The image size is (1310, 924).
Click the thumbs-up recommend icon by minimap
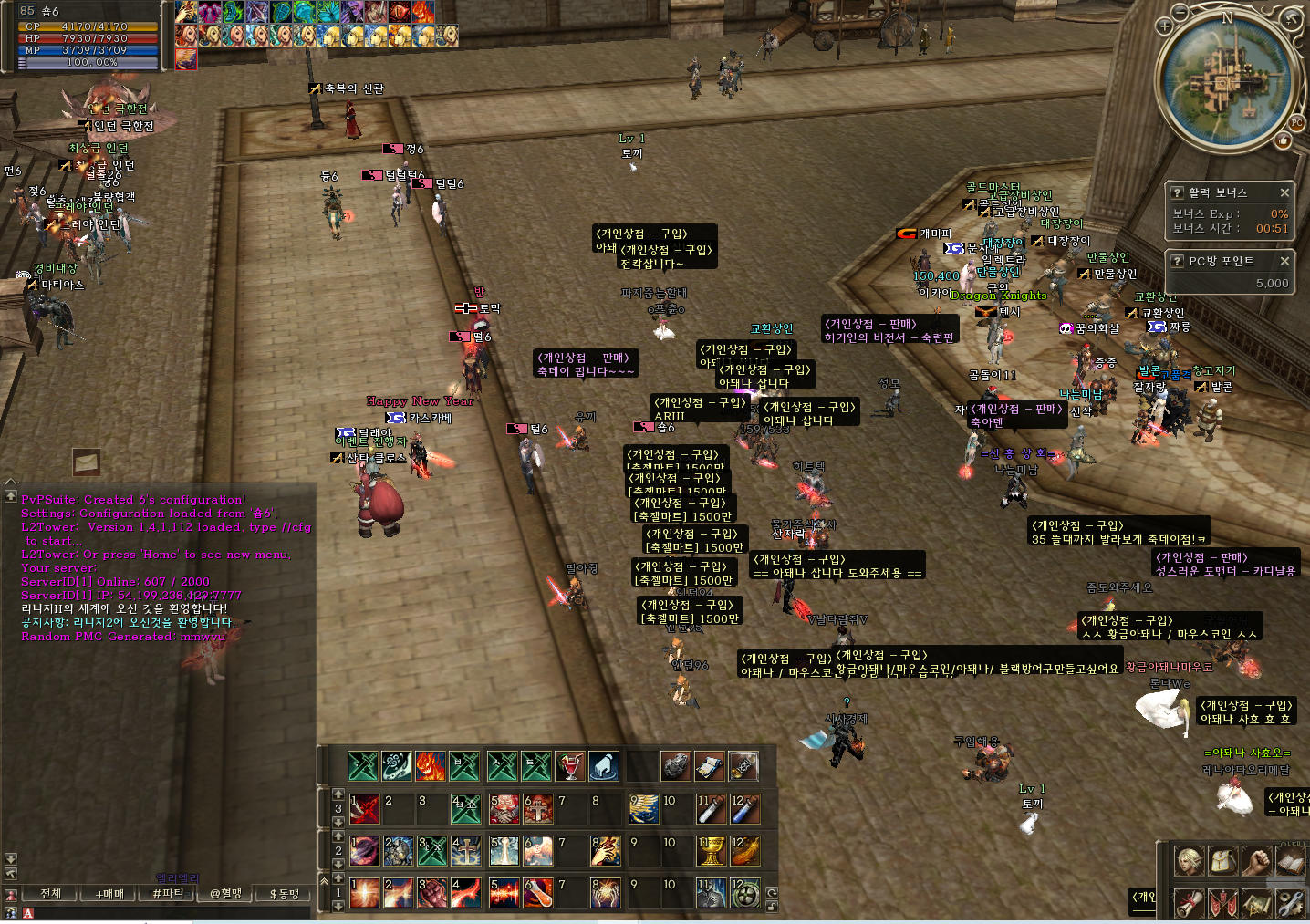[1284, 140]
